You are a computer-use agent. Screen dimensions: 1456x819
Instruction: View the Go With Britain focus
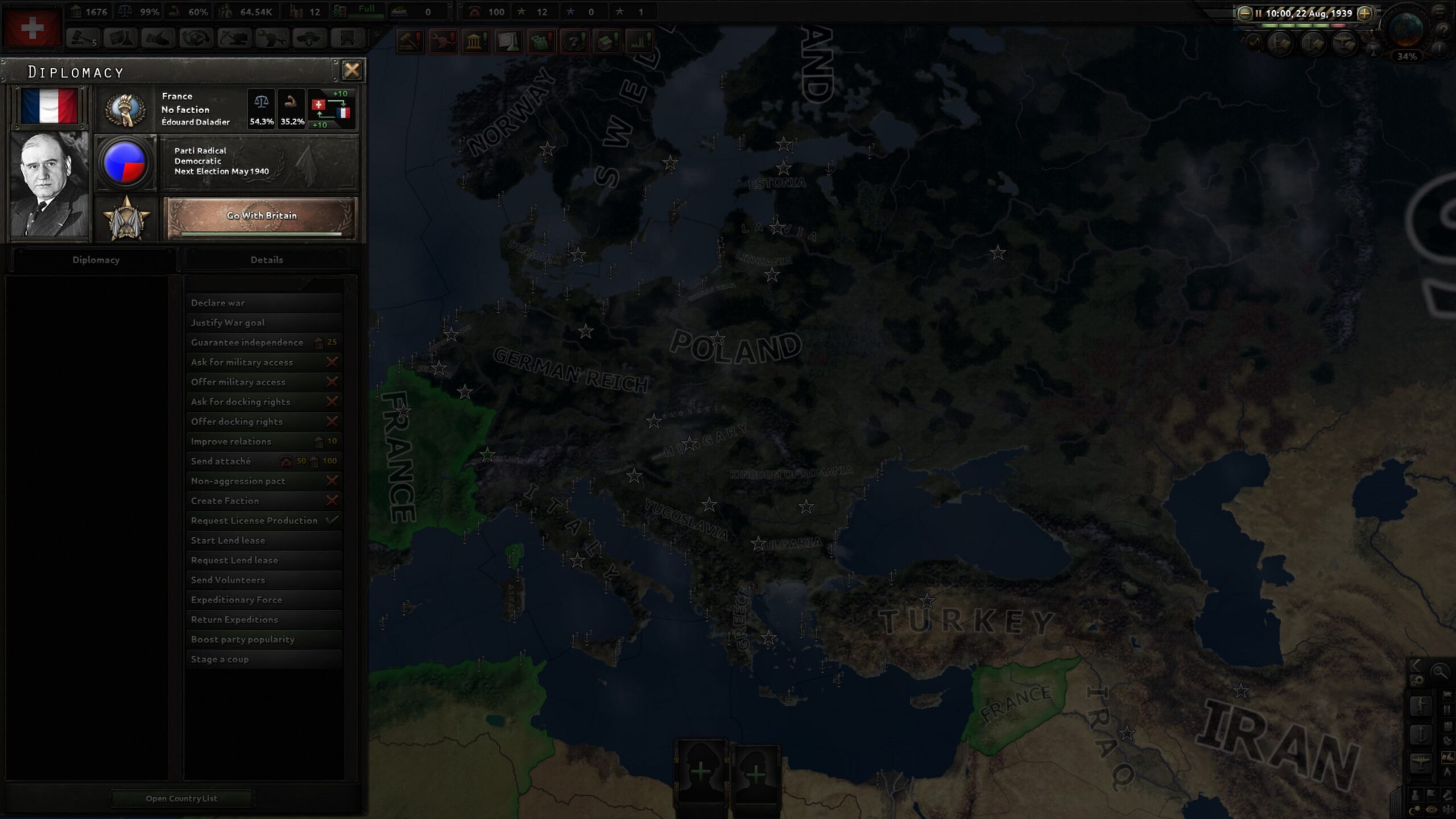pyautogui.click(x=261, y=217)
